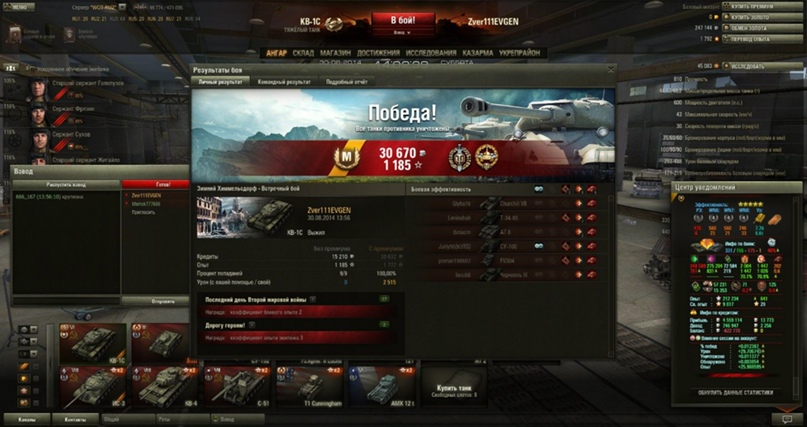This screenshot has width=807, height=427.
Task: Open the Склад (Depot) menu tab
Action: click(x=302, y=53)
